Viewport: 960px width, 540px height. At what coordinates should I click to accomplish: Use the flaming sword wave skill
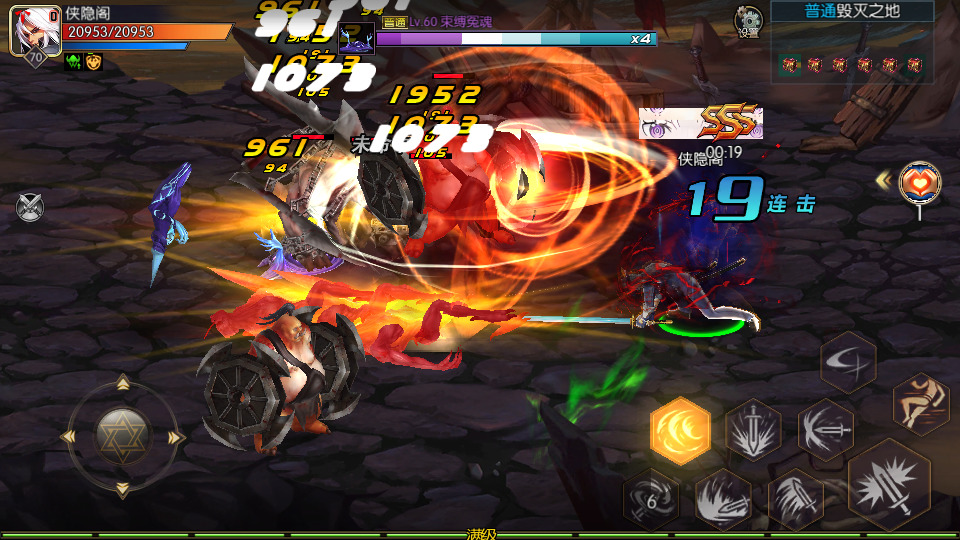pyautogui.click(x=724, y=498)
